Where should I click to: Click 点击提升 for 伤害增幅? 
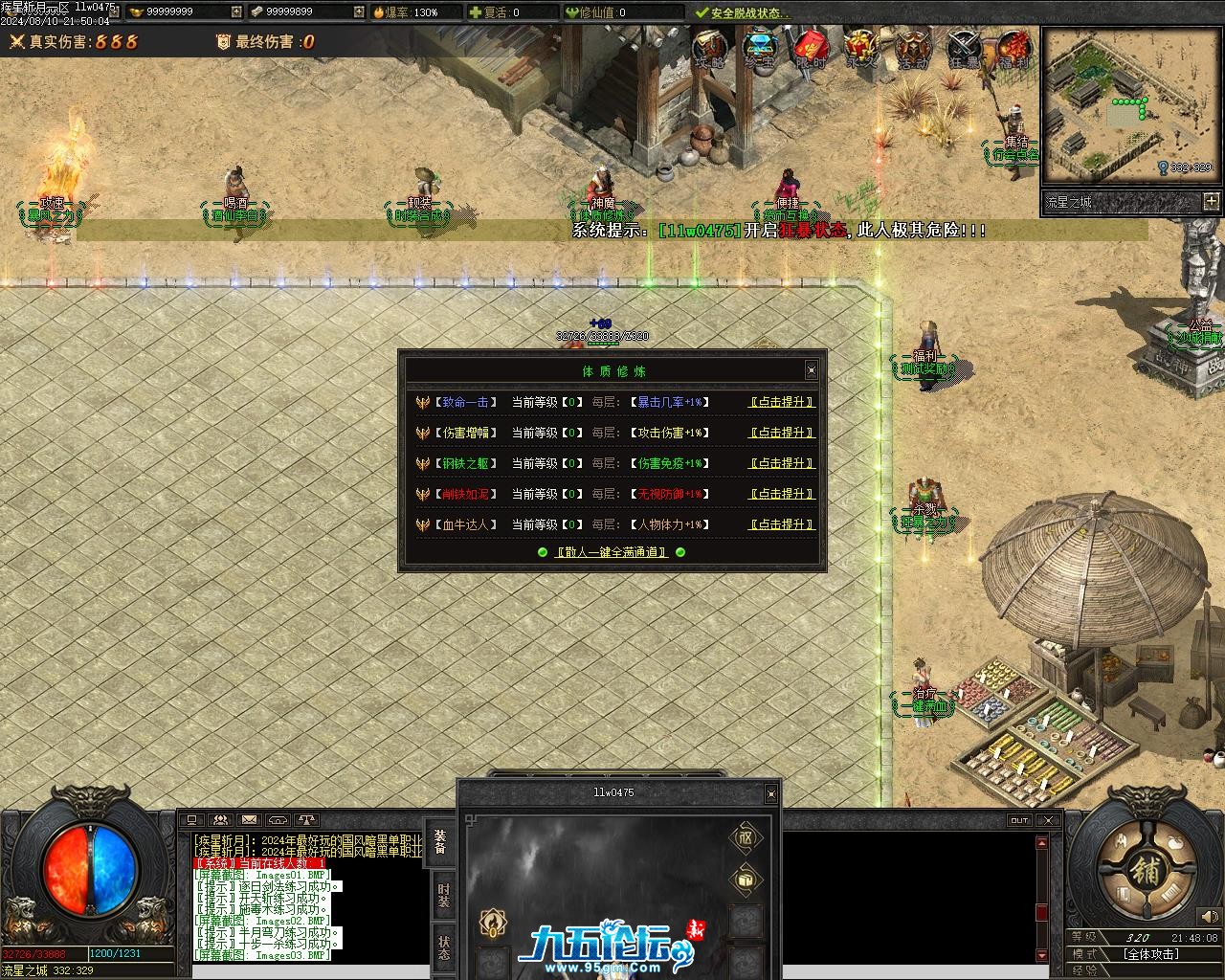(x=781, y=433)
